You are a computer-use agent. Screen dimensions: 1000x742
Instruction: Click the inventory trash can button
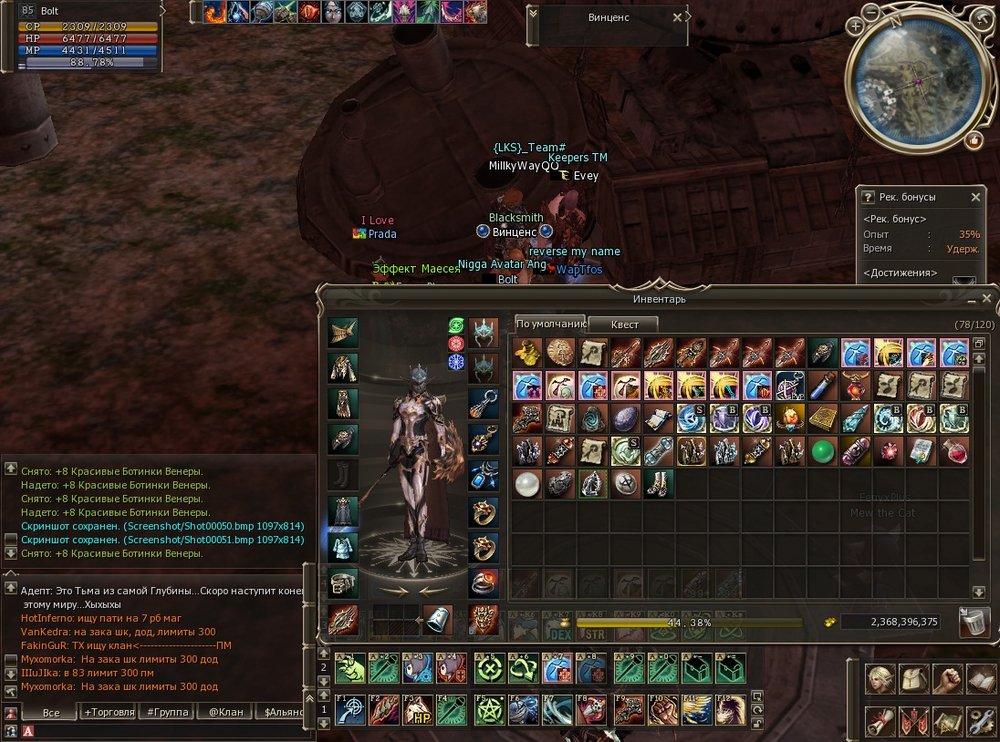pyautogui.click(x=973, y=621)
